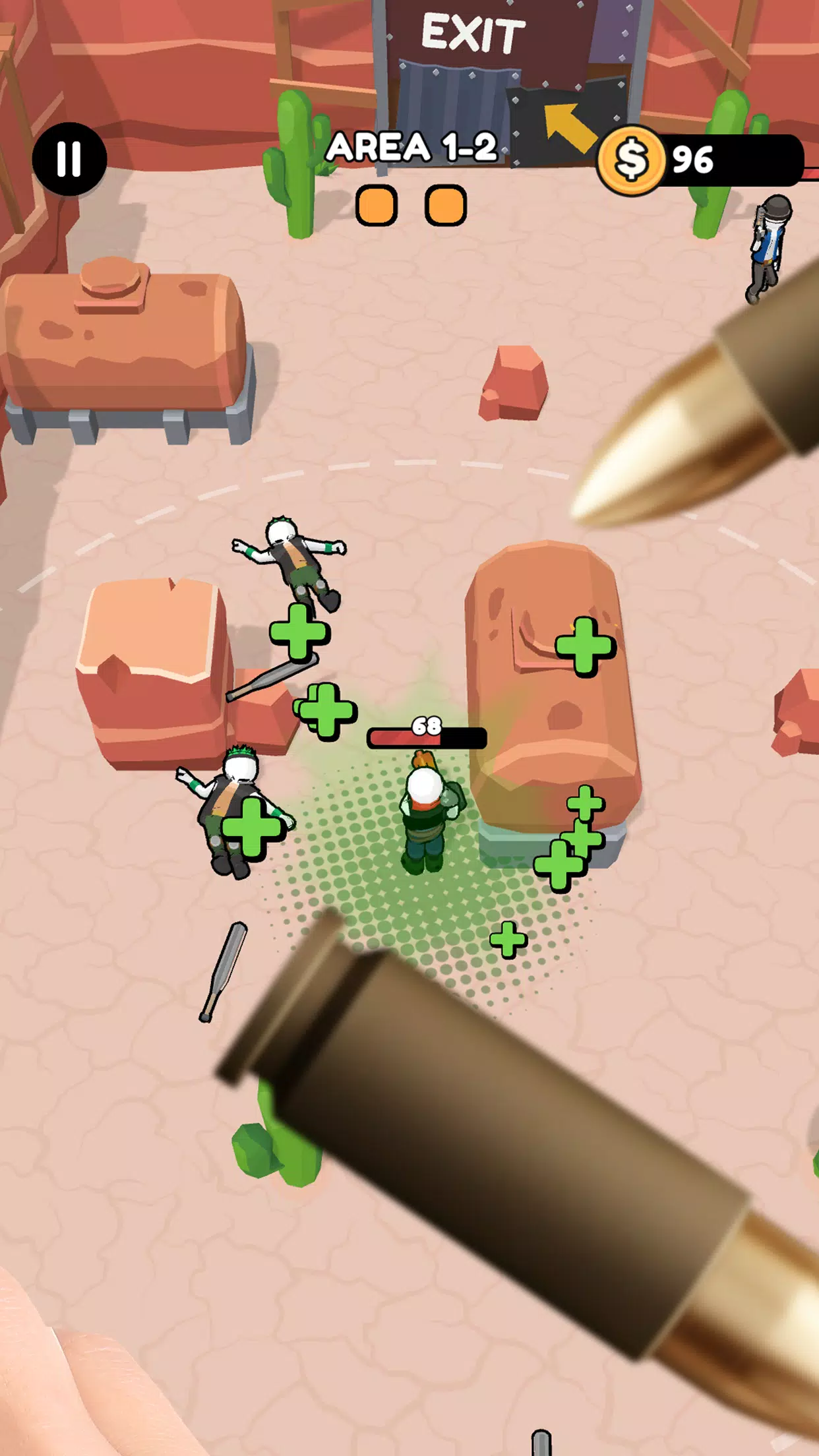Tap the gold dollar coin icon
Image resolution: width=819 pixels, height=1456 pixels.
[x=632, y=160]
